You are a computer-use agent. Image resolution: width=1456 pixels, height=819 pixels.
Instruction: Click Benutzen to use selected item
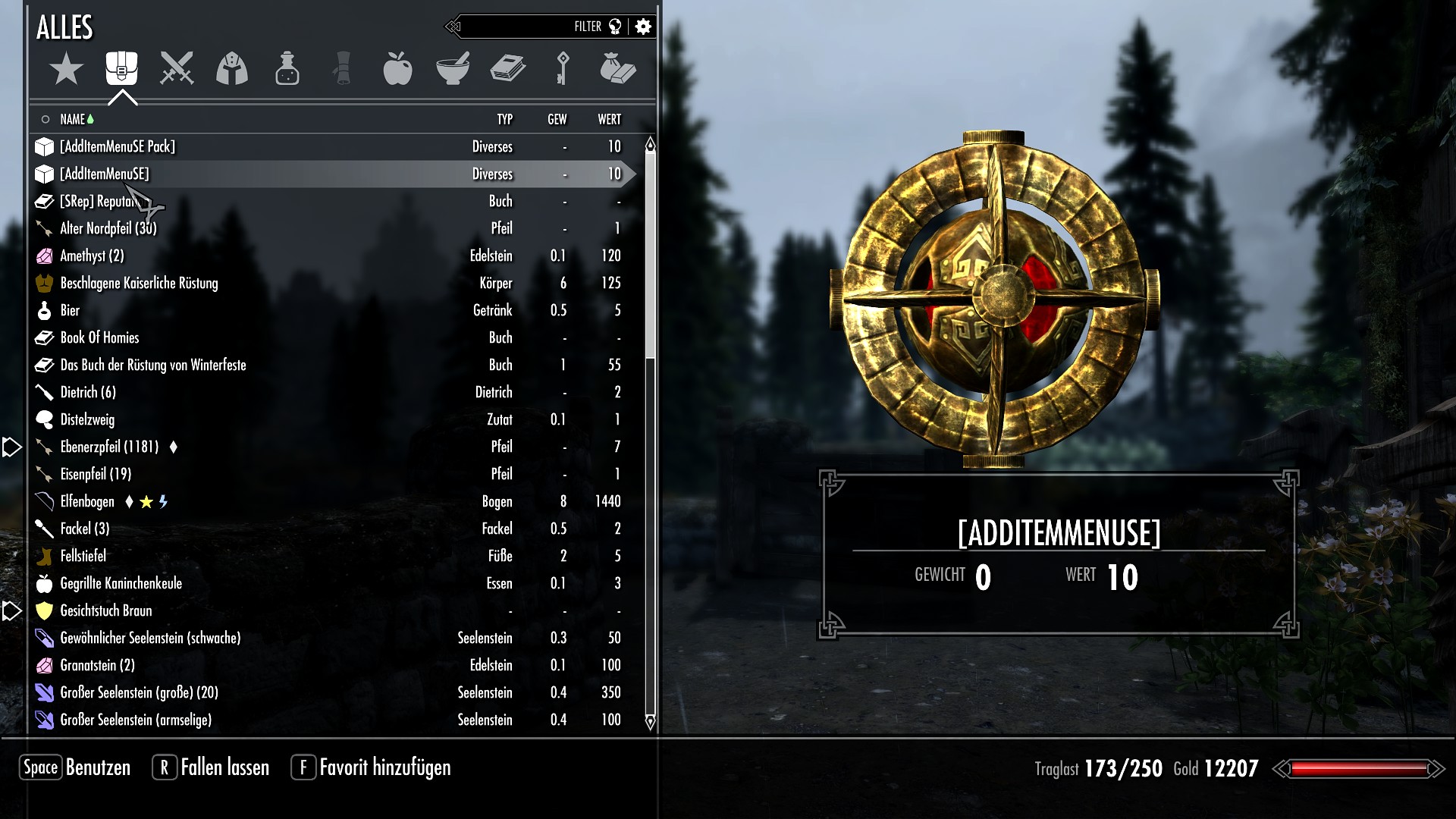pyautogui.click(x=97, y=767)
